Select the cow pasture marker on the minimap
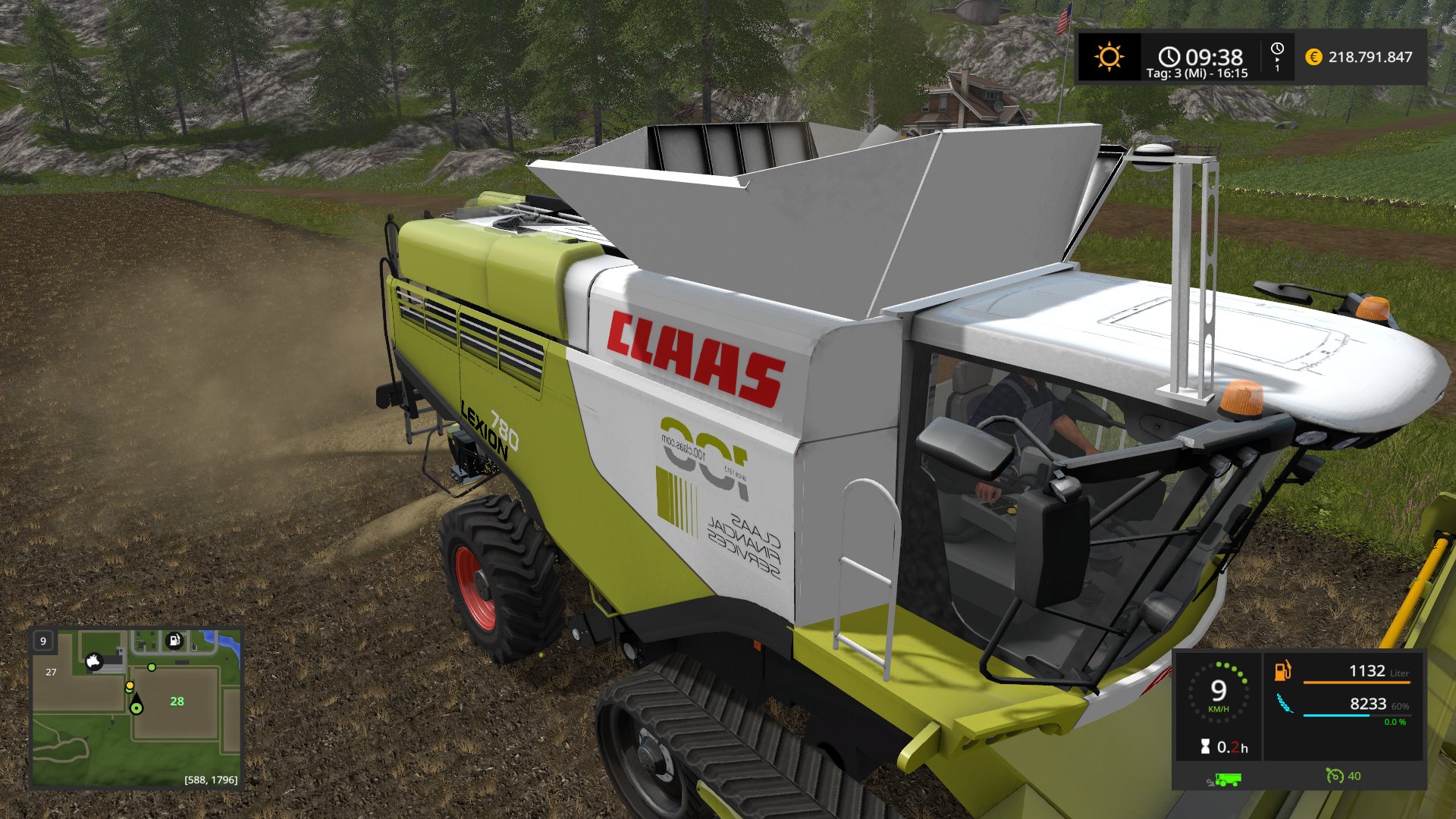1456x819 pixels. pos(94,661)
